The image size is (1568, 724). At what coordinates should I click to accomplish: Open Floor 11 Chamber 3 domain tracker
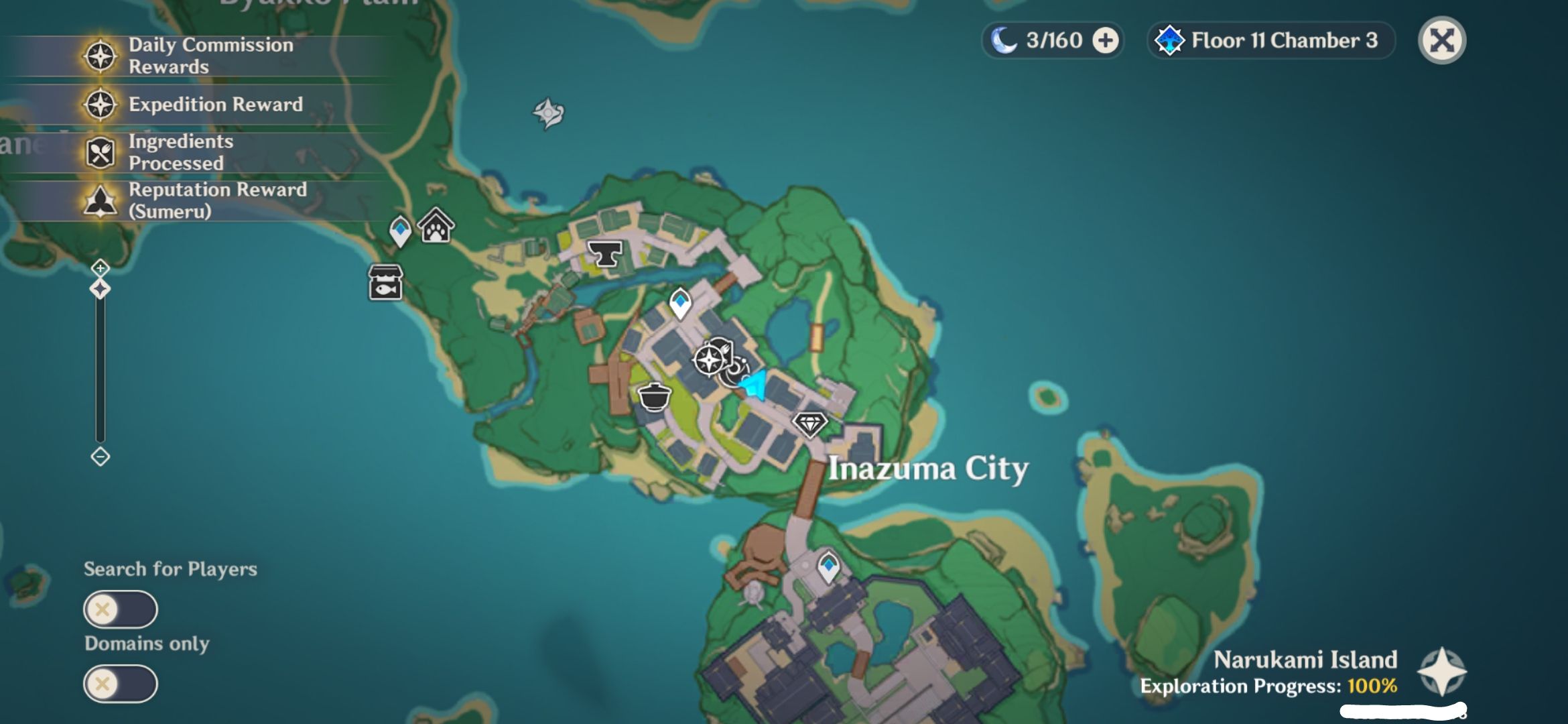[1270, 40]
